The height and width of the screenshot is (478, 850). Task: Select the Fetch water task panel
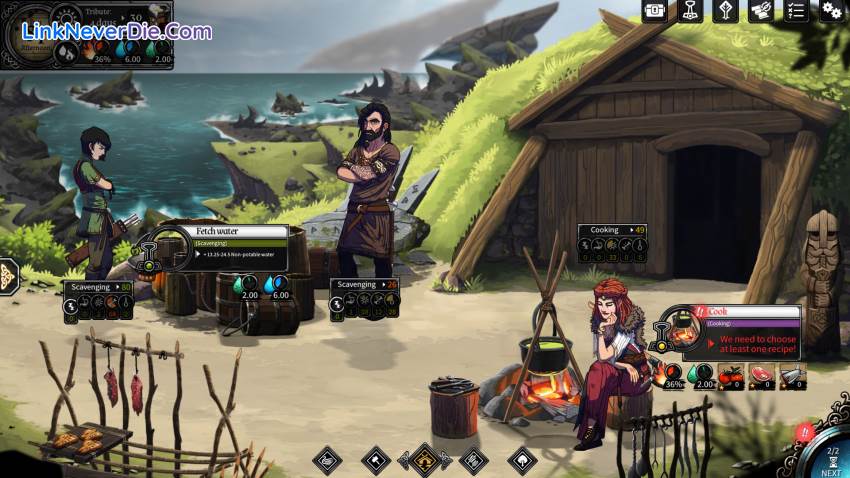(x=240, y=246)
